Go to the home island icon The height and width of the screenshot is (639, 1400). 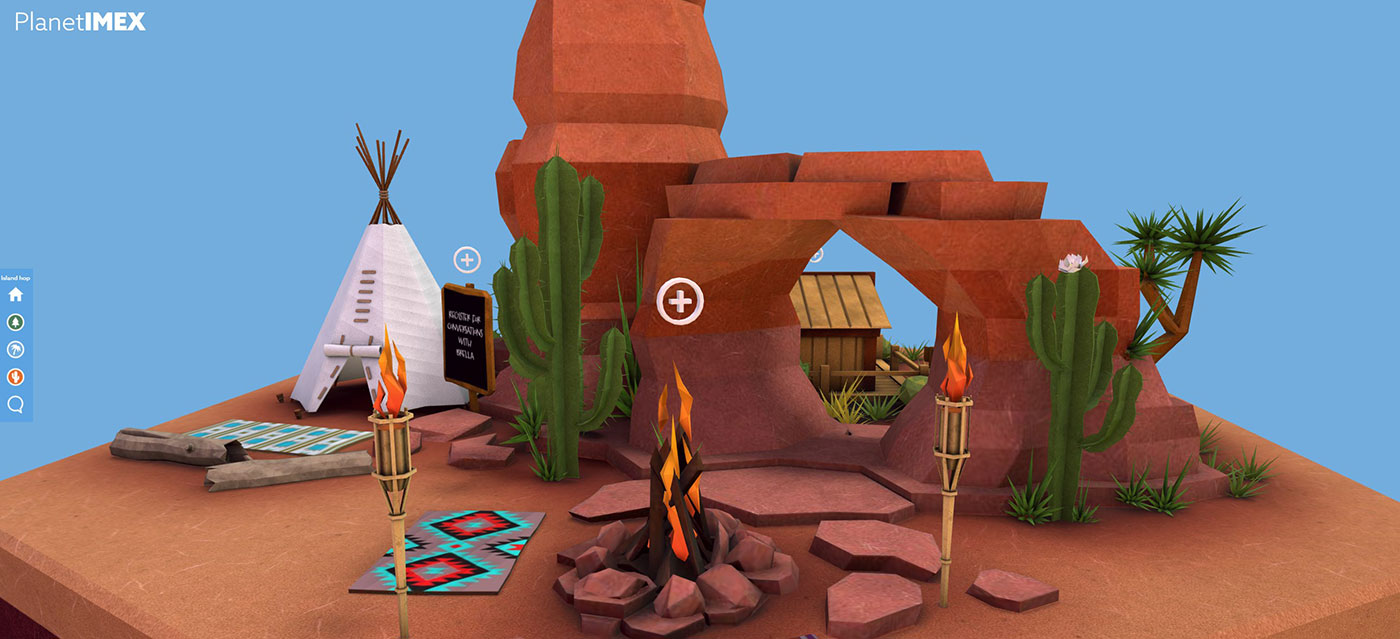click(15, 295)
